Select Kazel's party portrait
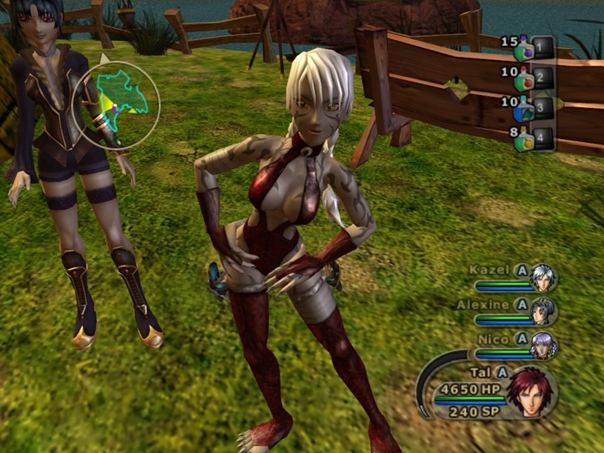The image size is (604, 453). tap(543, 277)
